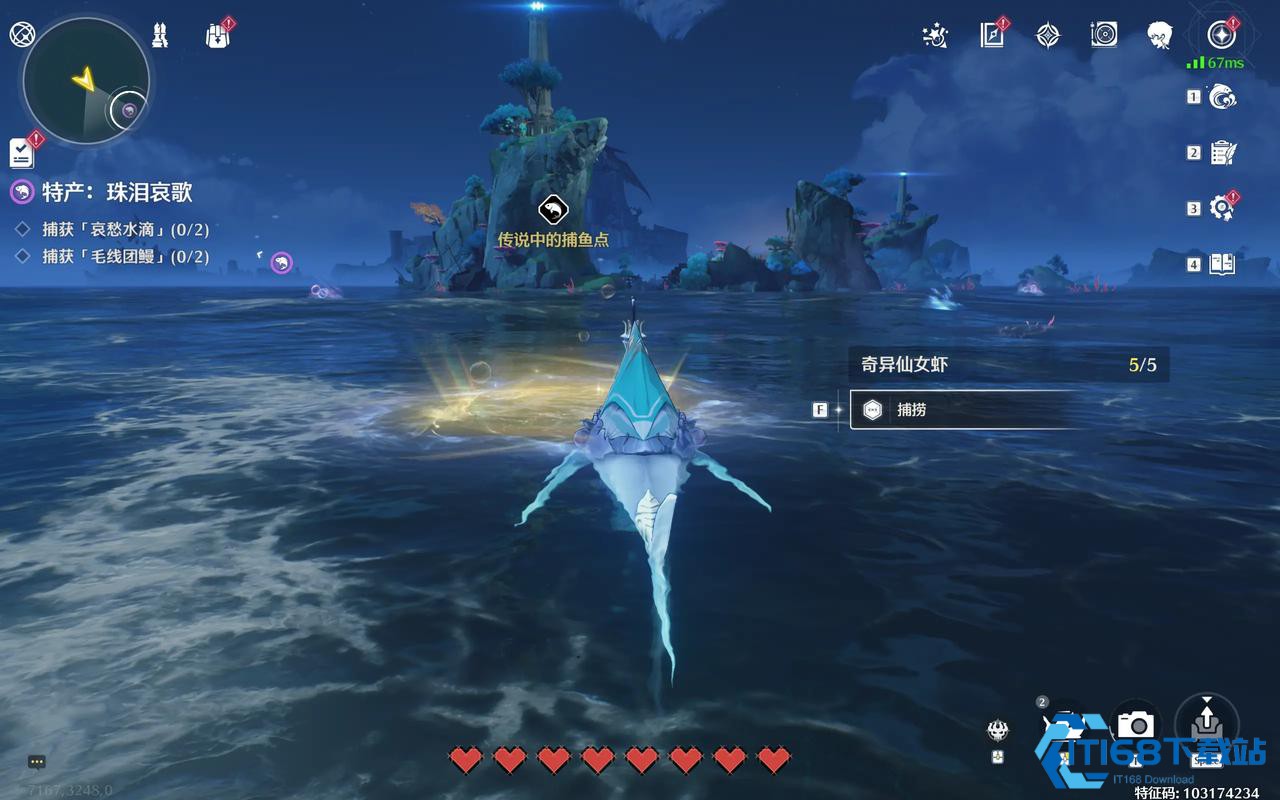Open the open book shortcut icon

tap(1222, 264)
